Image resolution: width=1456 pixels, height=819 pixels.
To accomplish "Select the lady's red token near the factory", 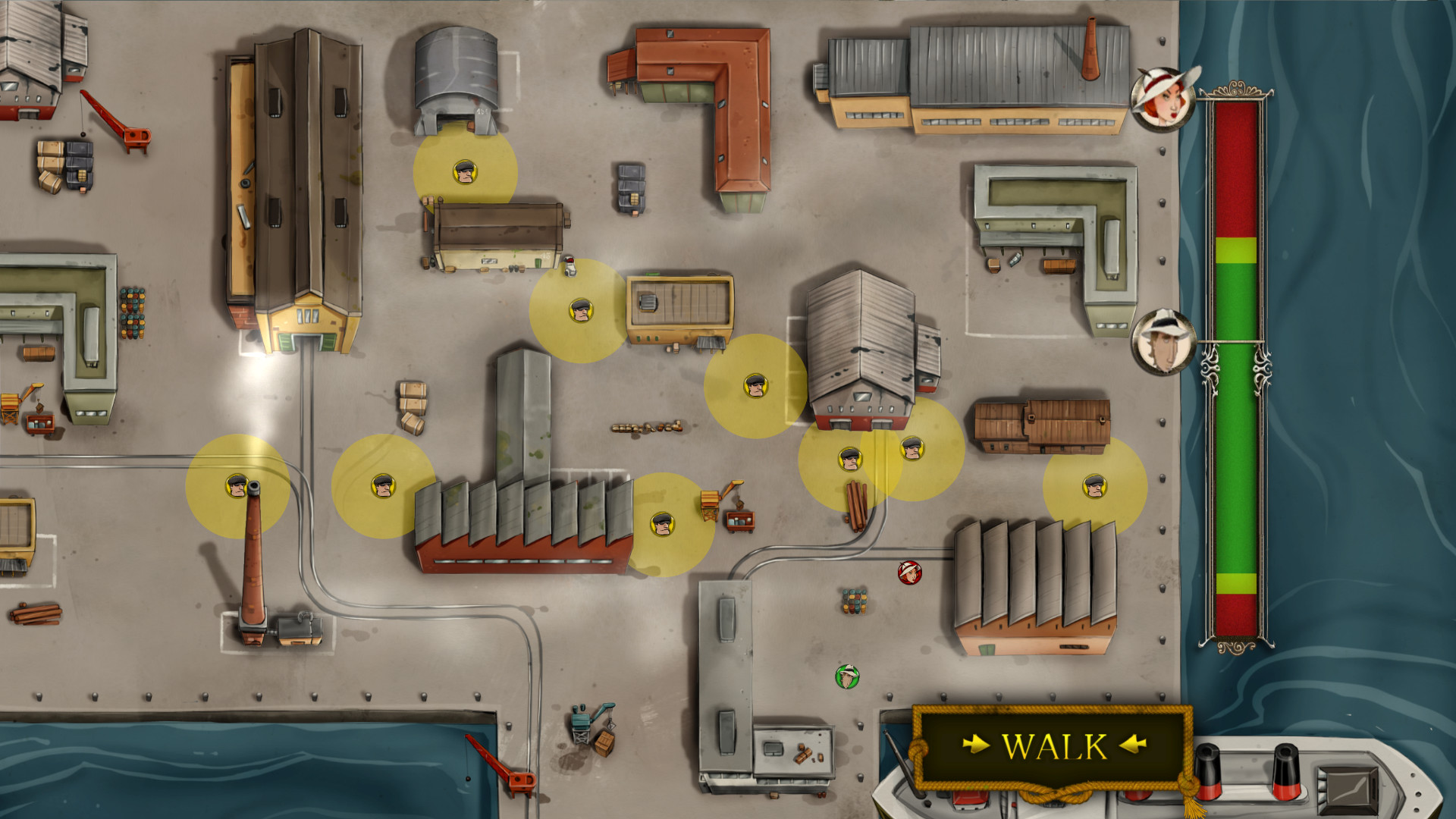I will pyautogui.click(x=908, y=574).
